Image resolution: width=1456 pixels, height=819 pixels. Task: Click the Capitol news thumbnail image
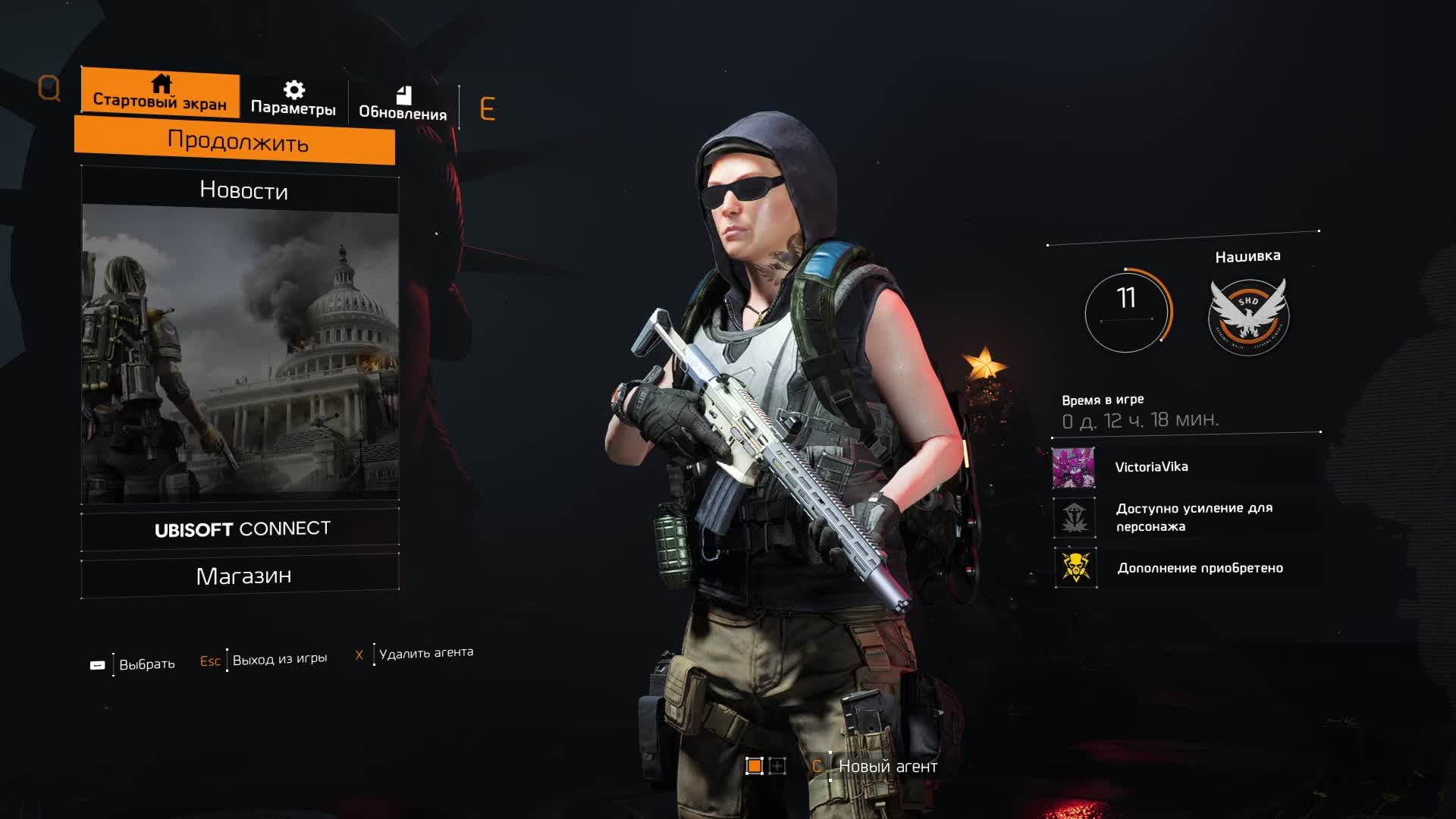click(240, 355)
